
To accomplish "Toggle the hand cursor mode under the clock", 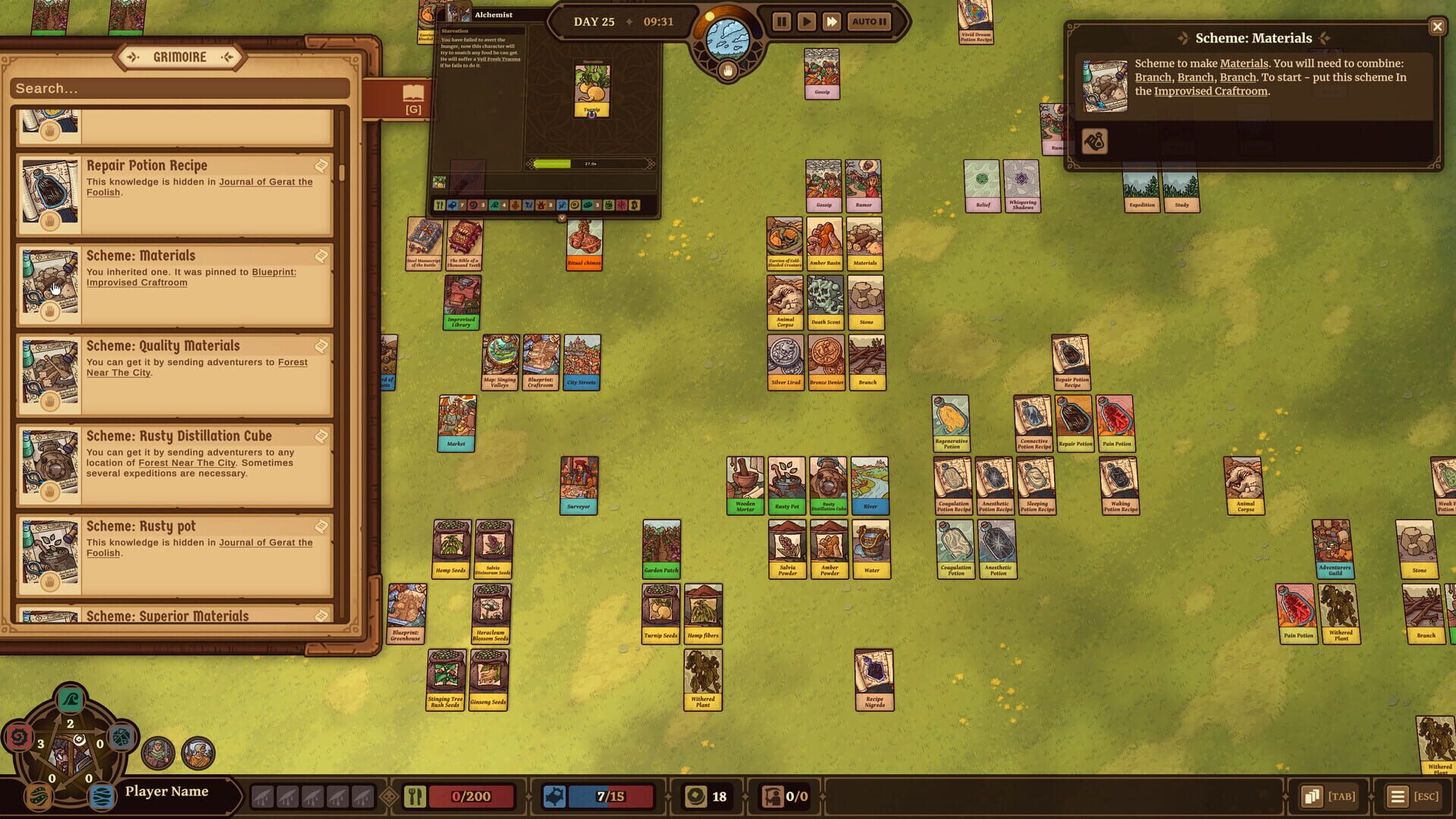I will 726,71.
